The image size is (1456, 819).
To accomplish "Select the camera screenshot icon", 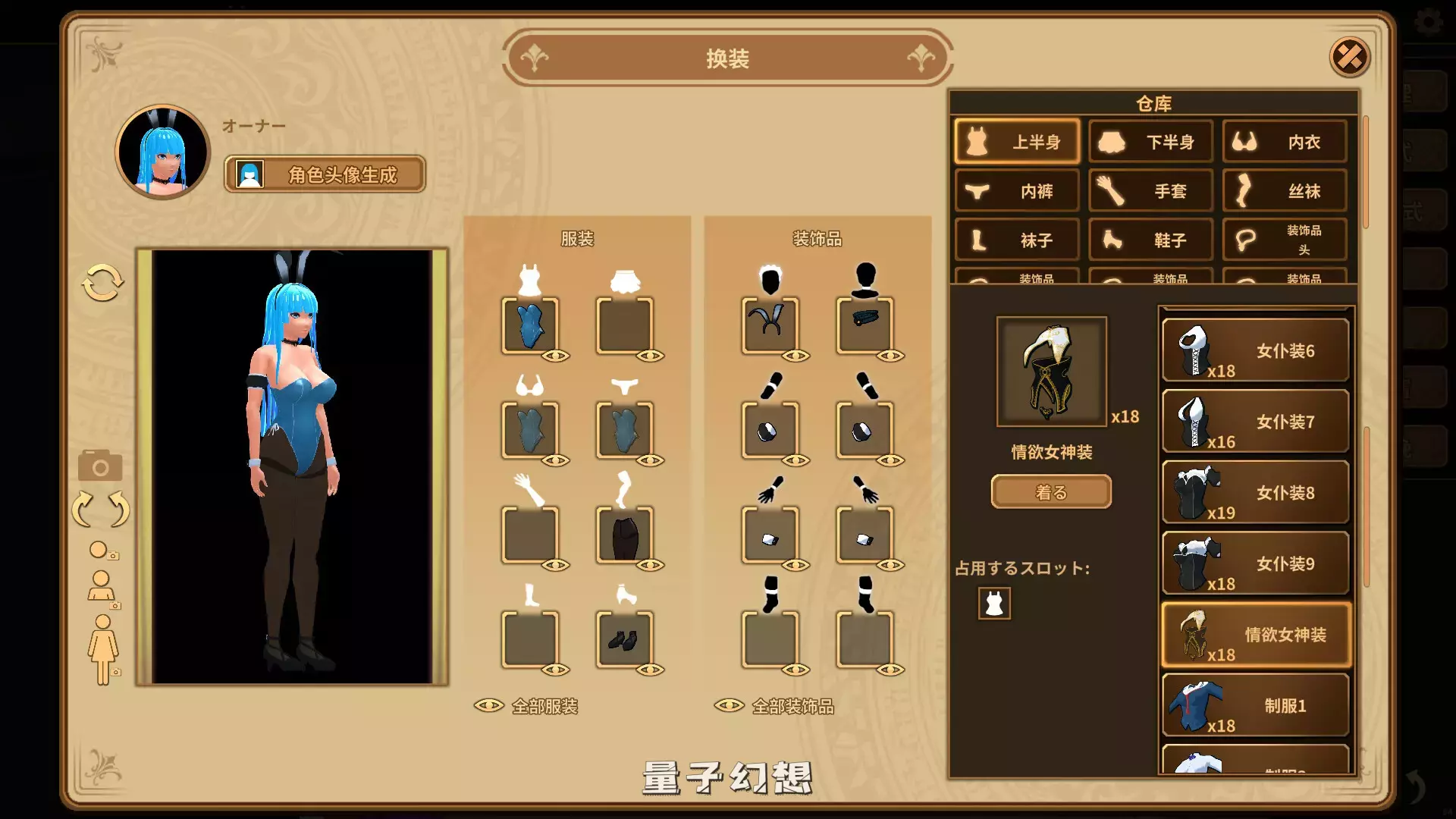I will [x=99, y=466].
